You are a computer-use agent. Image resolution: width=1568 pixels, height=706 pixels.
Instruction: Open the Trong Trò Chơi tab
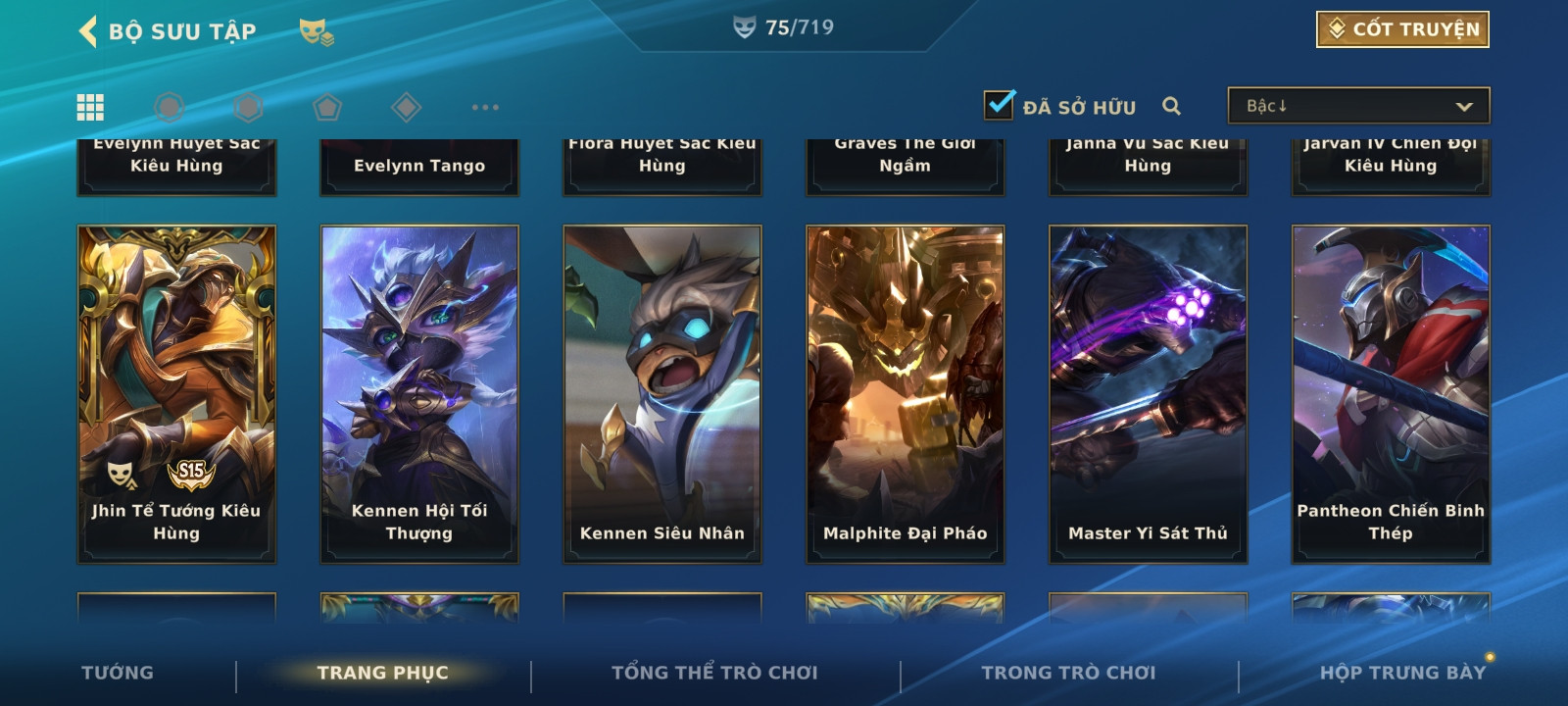pos(1068,673)
